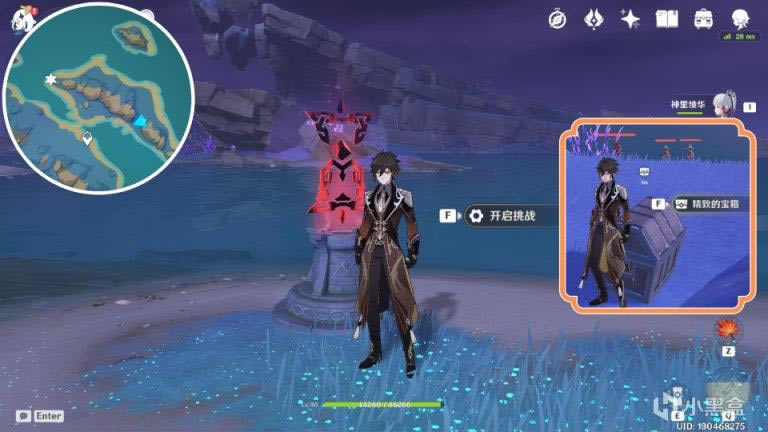Select the white waypoint pin on the minimap

[x=88, y=138]
